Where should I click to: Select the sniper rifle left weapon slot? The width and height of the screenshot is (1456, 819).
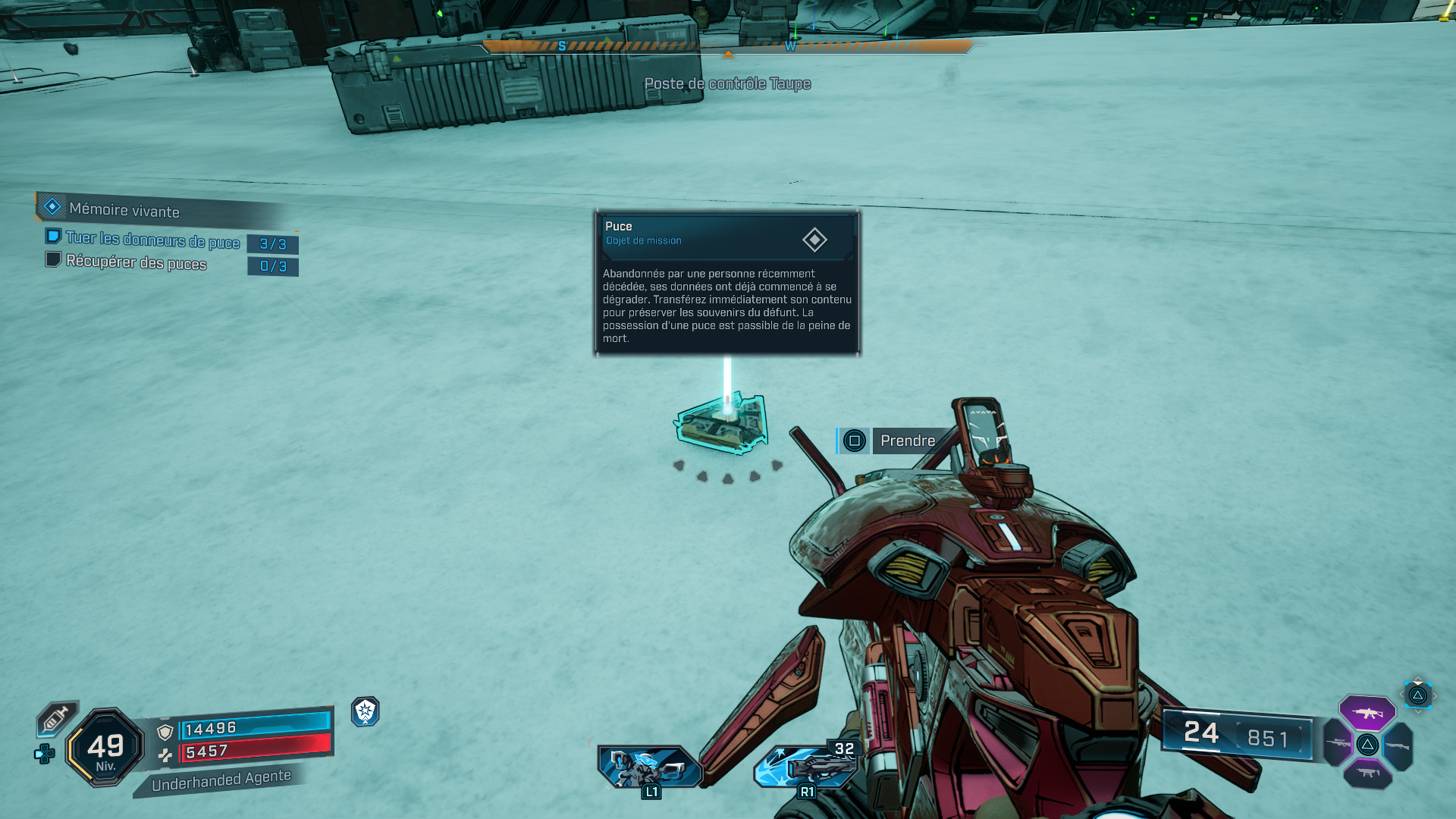[1338, 744]
